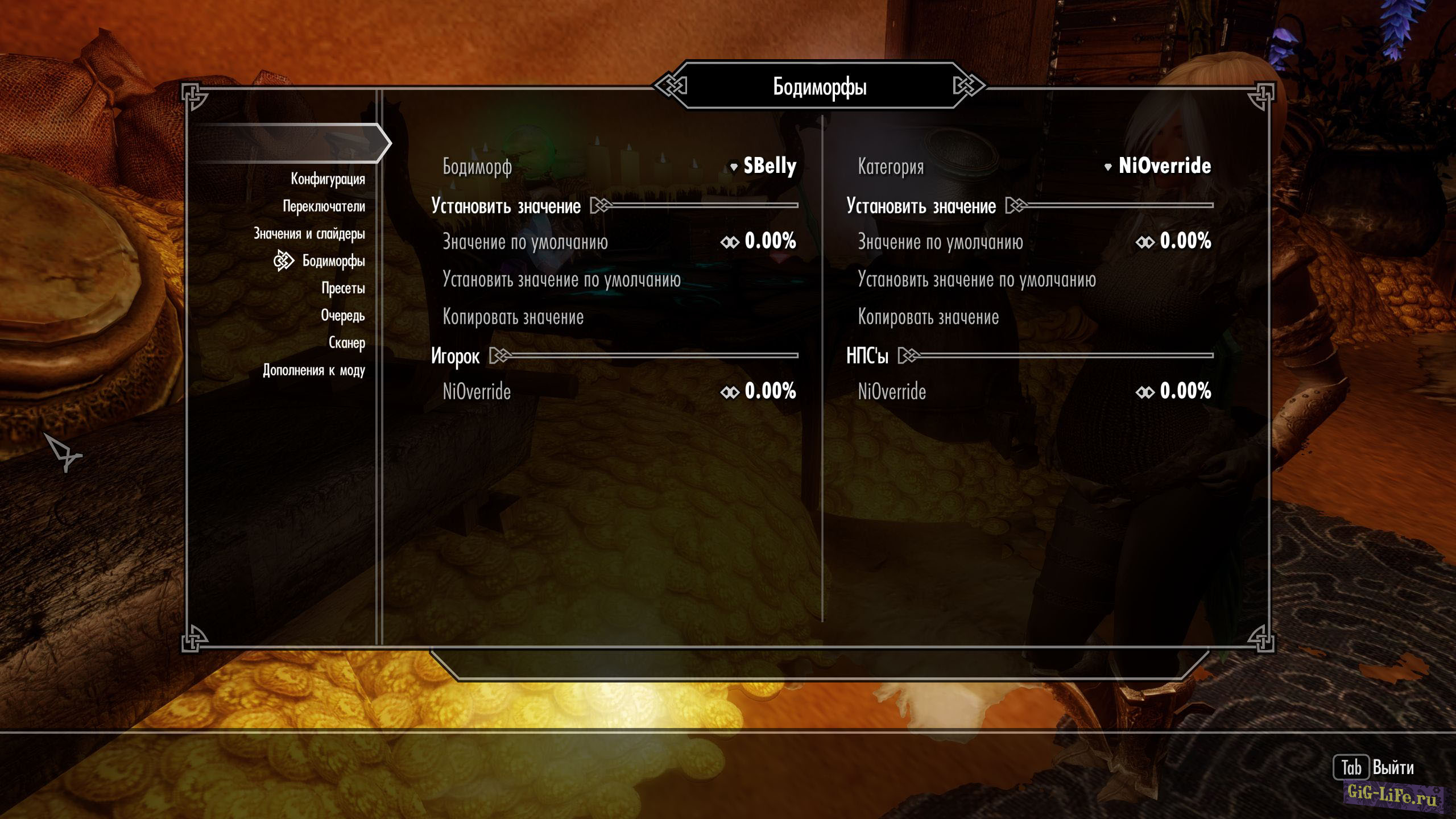Select the Бодиморфы menu entry

click(x=333, y=261)
